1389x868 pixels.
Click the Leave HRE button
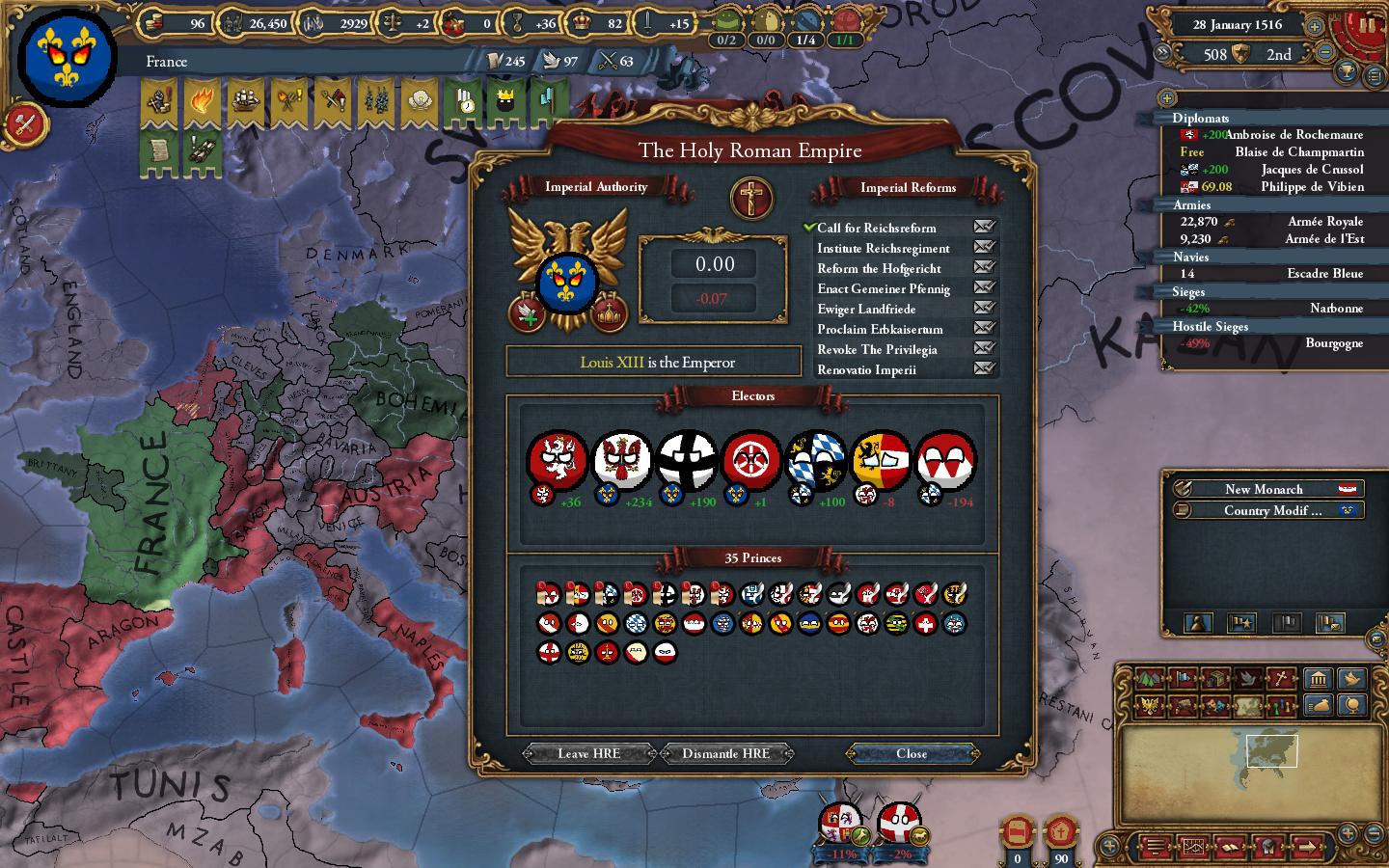point(588,753)
